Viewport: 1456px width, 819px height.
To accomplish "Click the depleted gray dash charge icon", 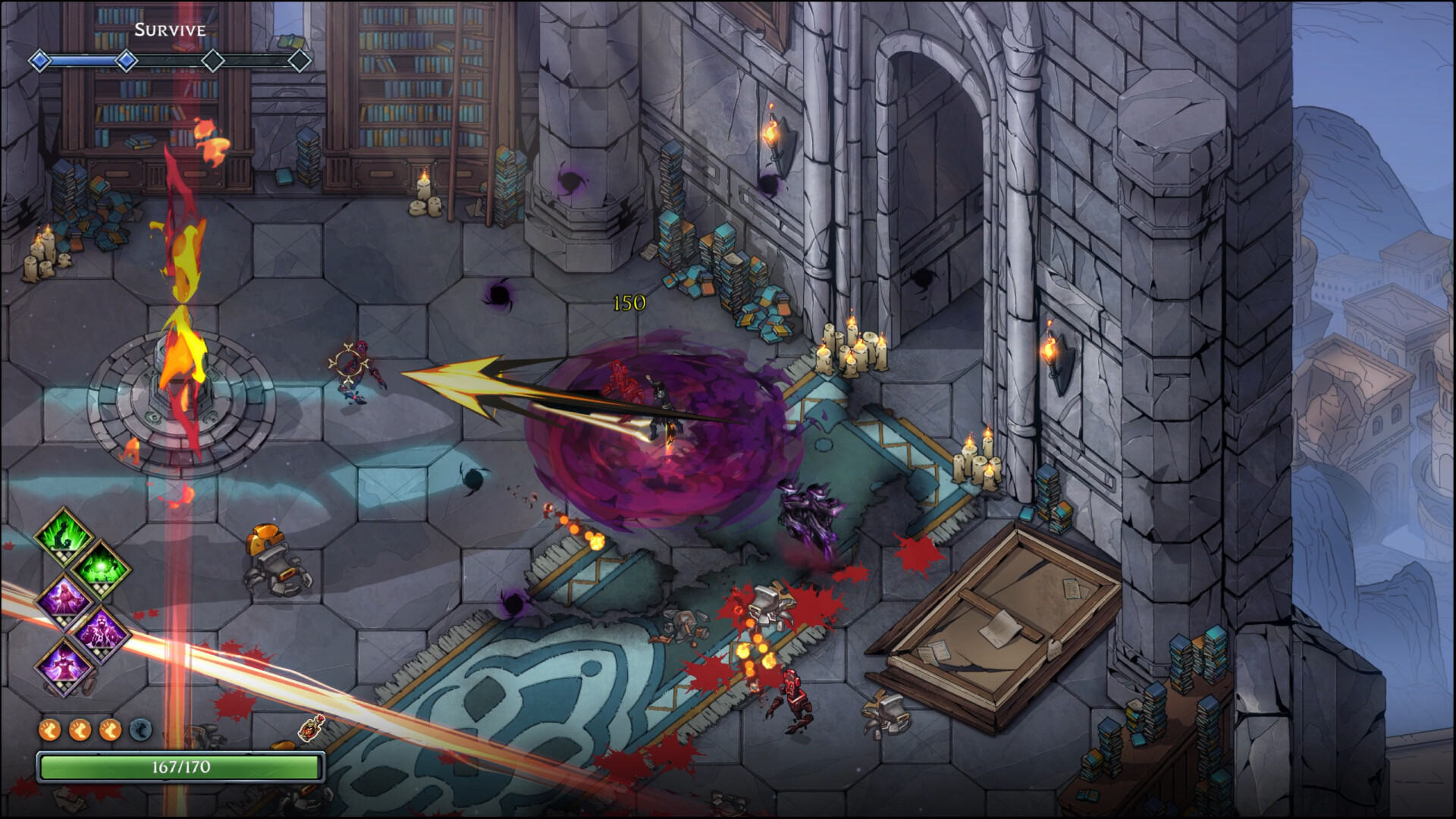I will pyautogui.click(x=140, y=730).
